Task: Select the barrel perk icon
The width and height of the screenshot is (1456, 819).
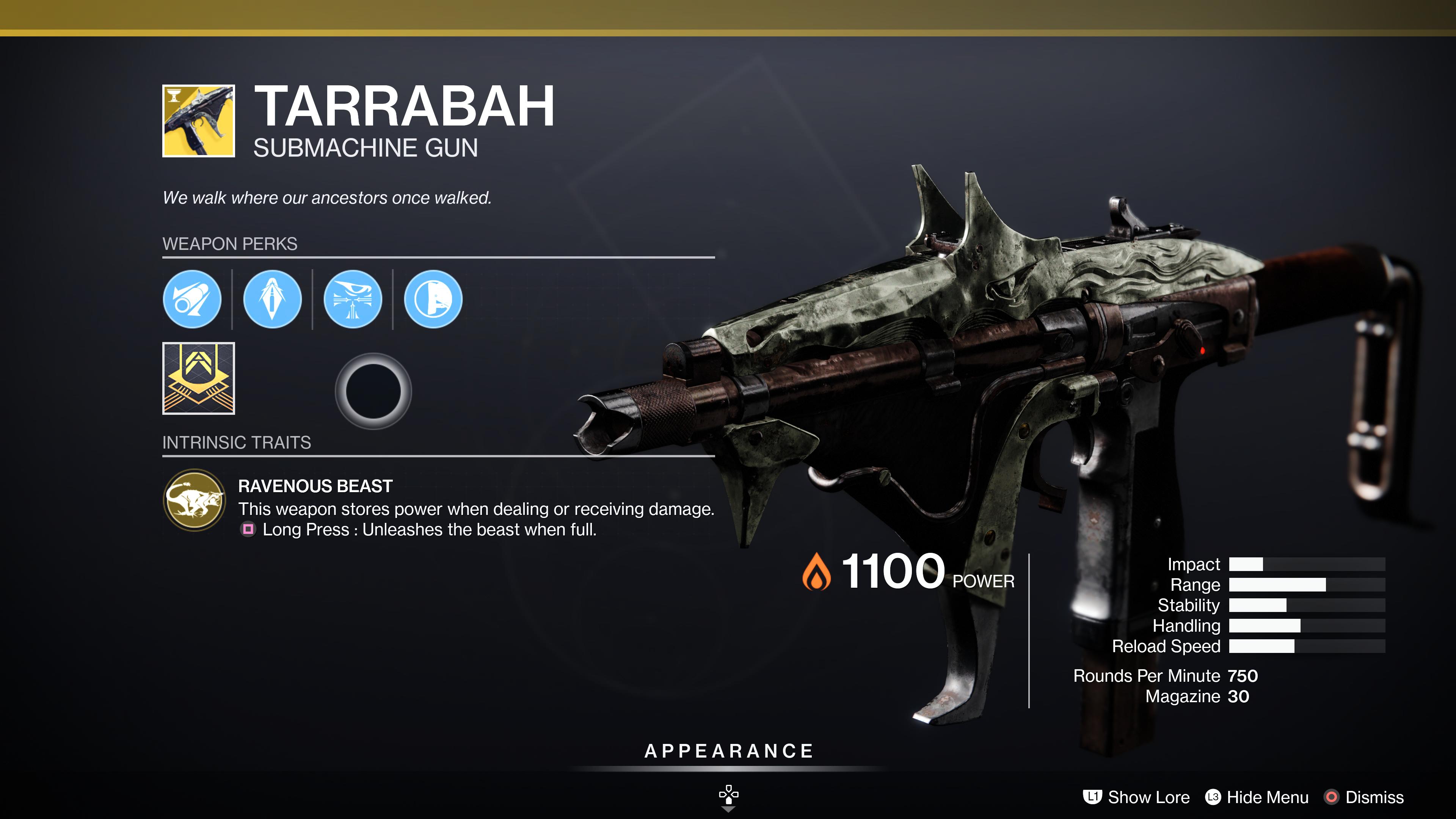Action: (191, 299)
